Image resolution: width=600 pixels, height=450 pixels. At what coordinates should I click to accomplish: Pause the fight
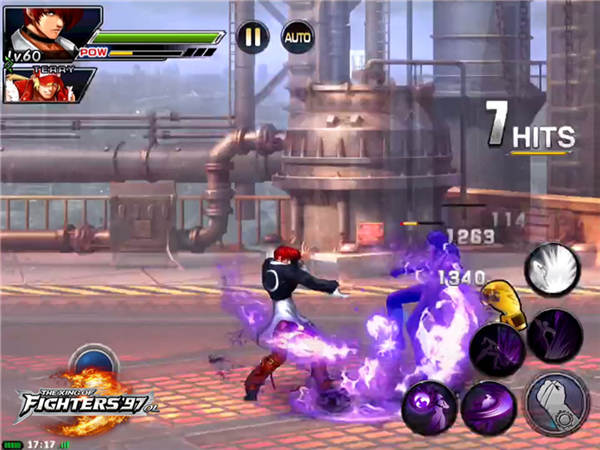[253, 37]
